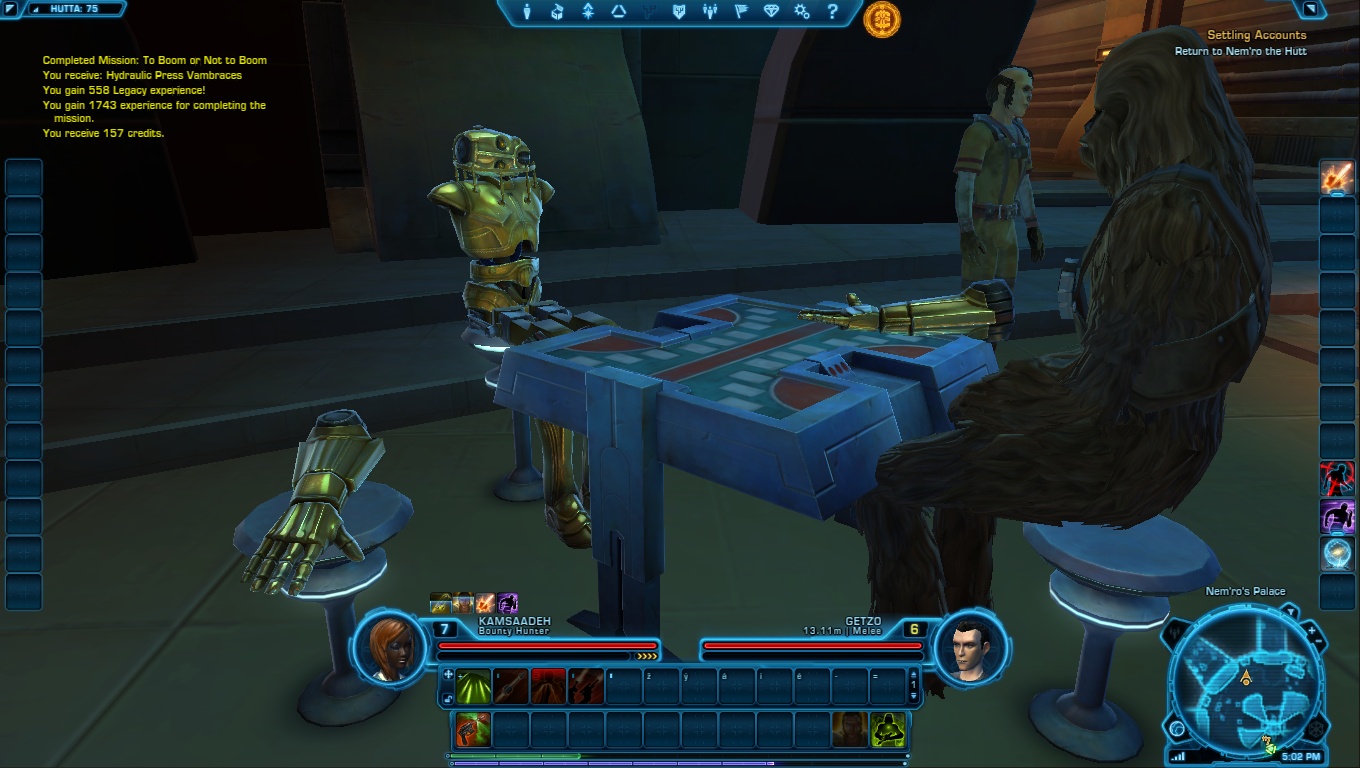Image resolution: width=1360 pixels, height=768 pixels.
Task: Open the diamond-shaped icon in top menu
Action: 770,12
